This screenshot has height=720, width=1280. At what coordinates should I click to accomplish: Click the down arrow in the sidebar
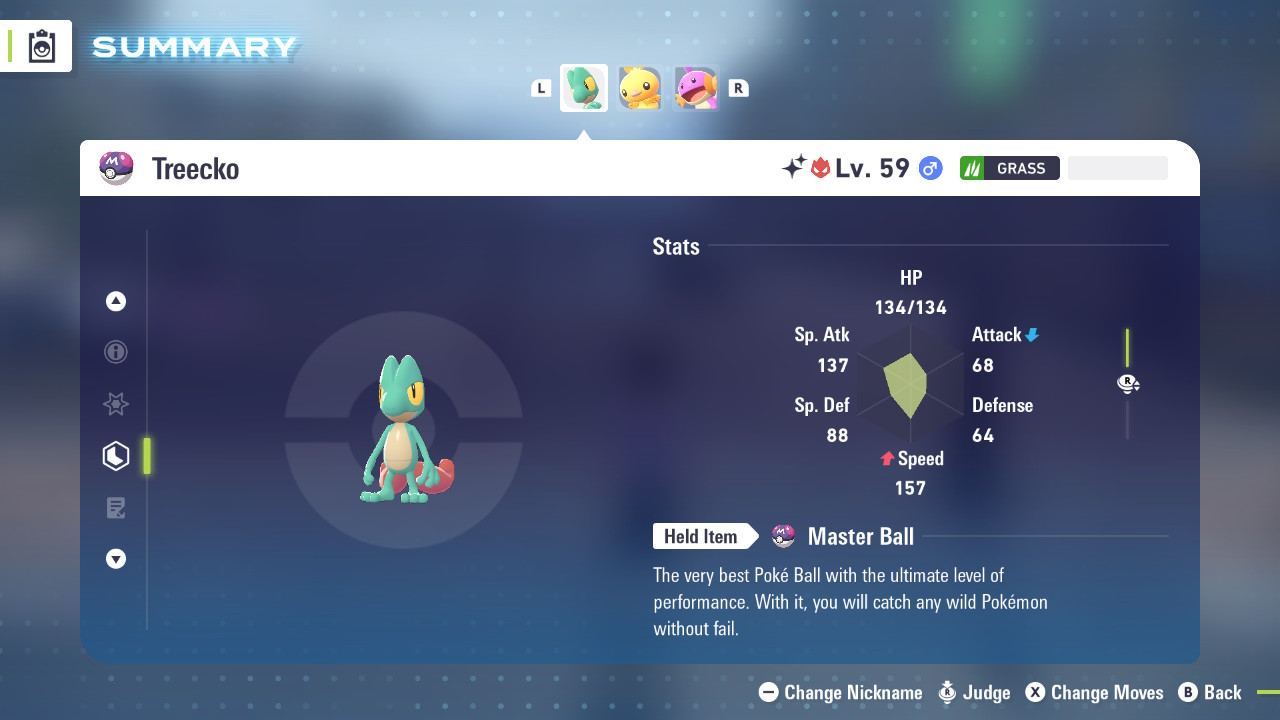click(116, 559)
